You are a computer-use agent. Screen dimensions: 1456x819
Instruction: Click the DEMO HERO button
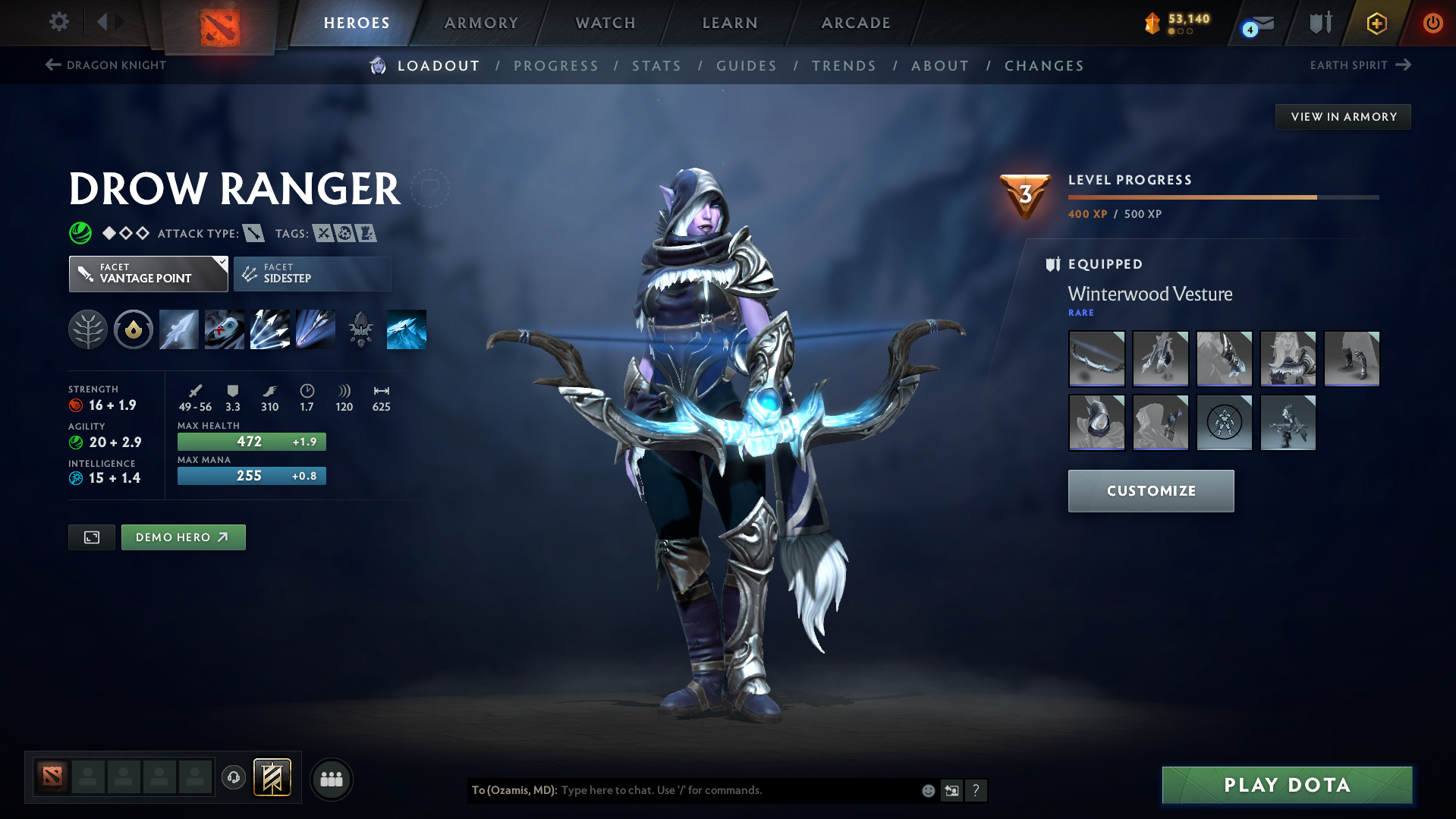[x=183, y=537]
